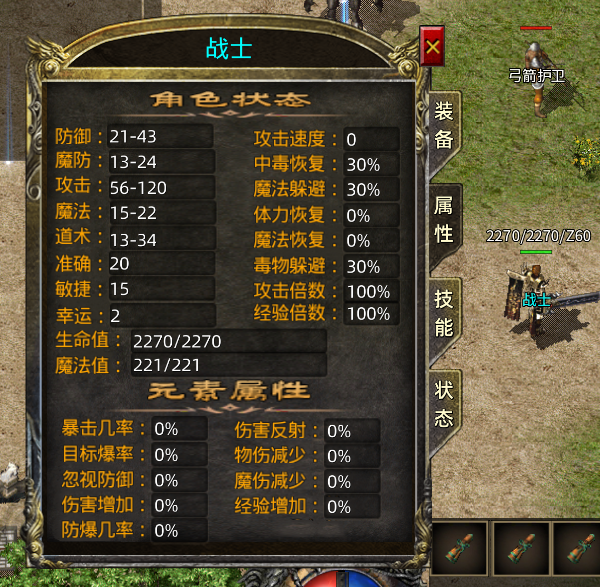Switch to the 装备 tab
The height and width of the screenshot is (587, 600).
point(443,126)
